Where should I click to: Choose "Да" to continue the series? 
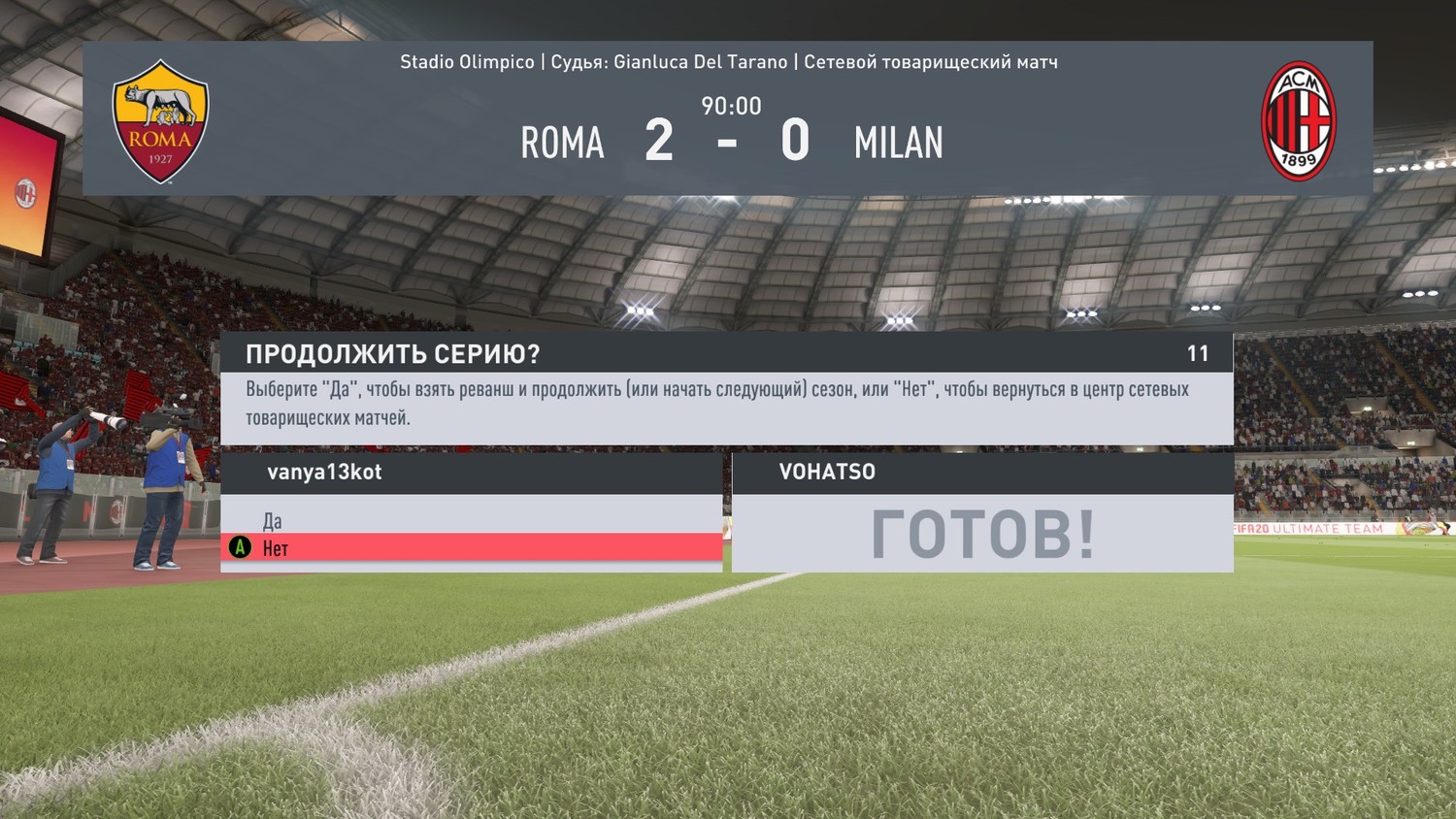pyautogui.click(x=273, y=520)
